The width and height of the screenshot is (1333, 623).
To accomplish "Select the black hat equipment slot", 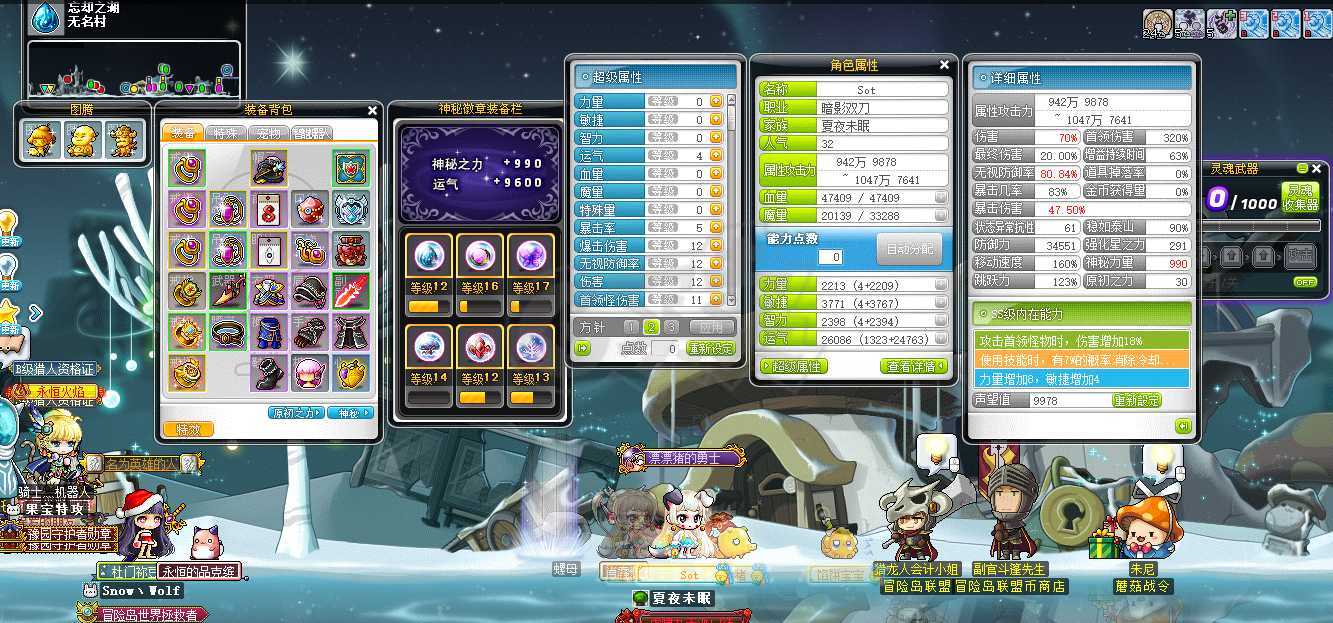I will [268, 167].
